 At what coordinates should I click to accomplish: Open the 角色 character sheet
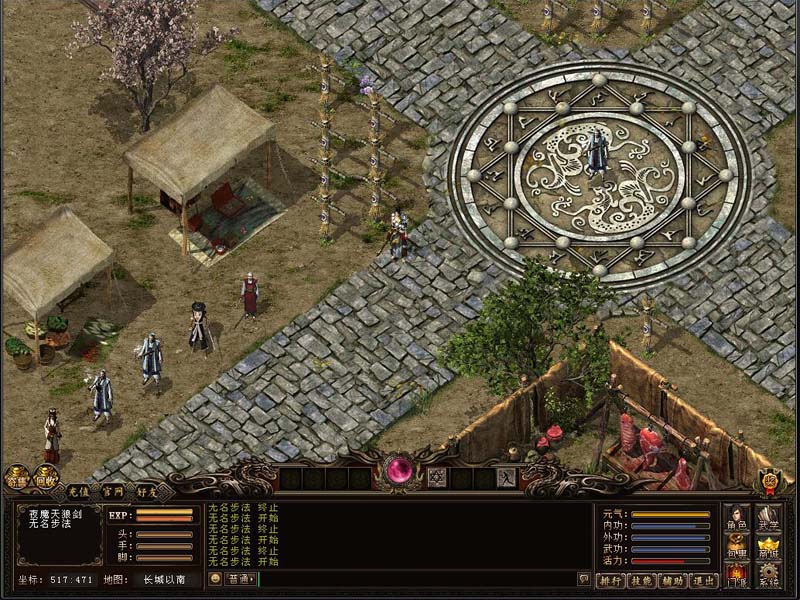pyautogui.click(x=737, y=518)
